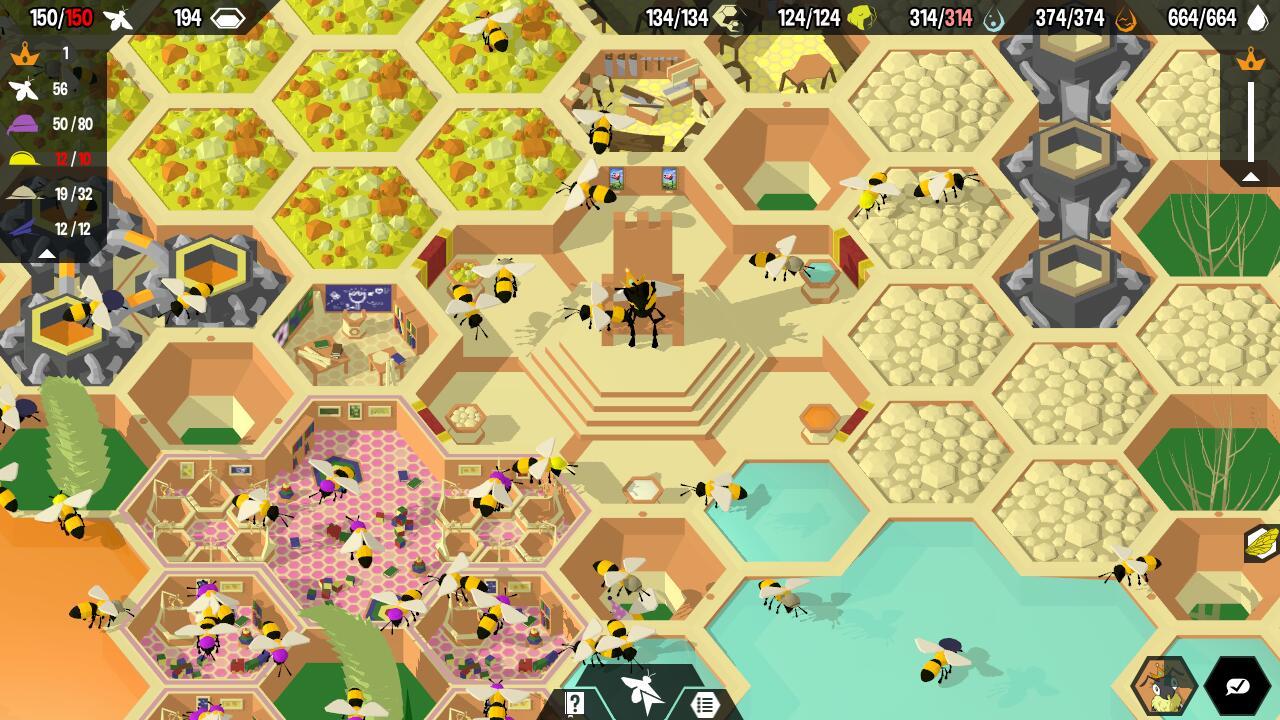This screenshot has width=1280, height=720.
Task: Open the speech bubble checkmark button
Action: [1237, 686]
